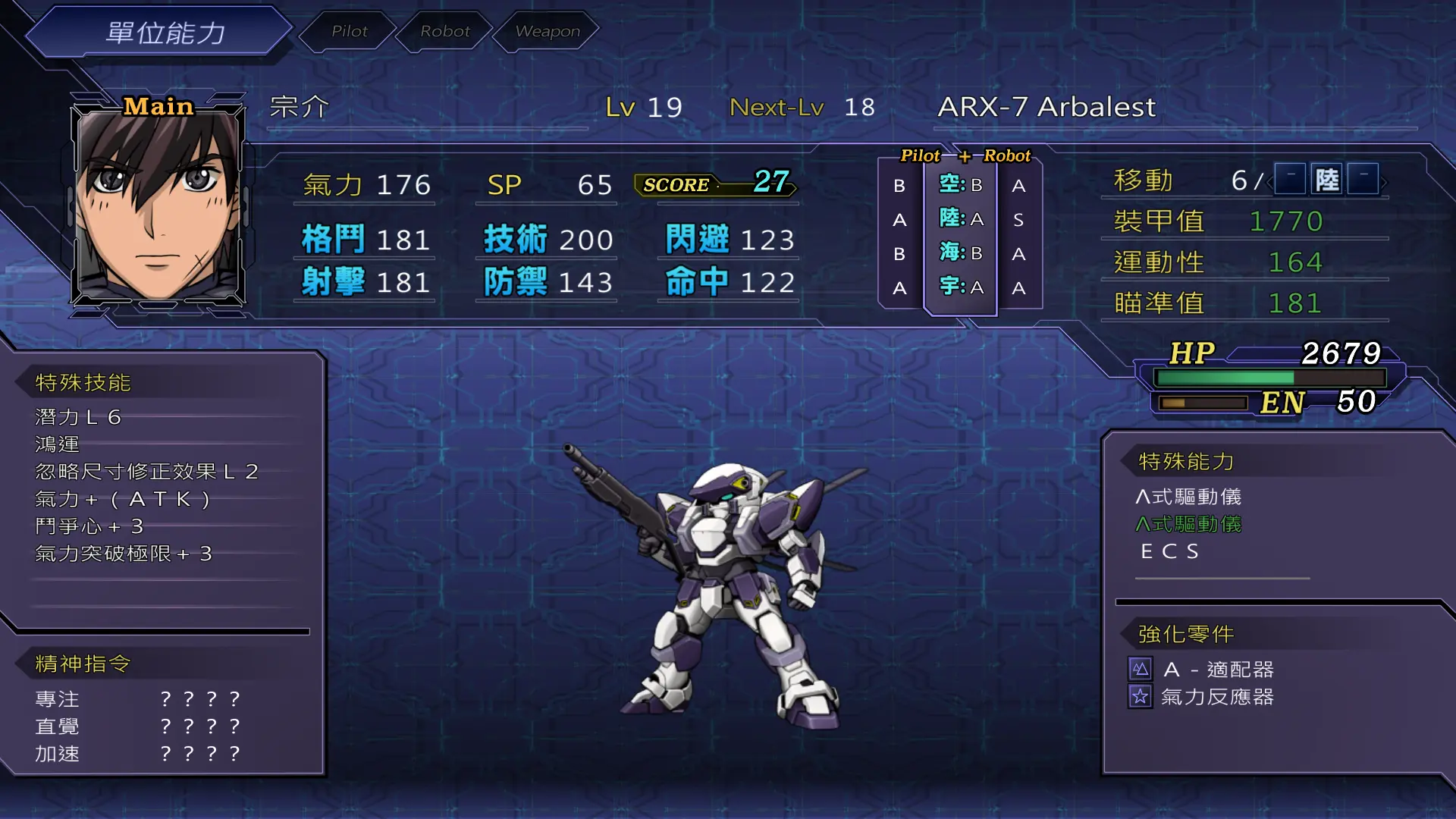Show the Weapon tab
Image resolution: width=1456 pixels, height=819 pixels.
[547, 31]
